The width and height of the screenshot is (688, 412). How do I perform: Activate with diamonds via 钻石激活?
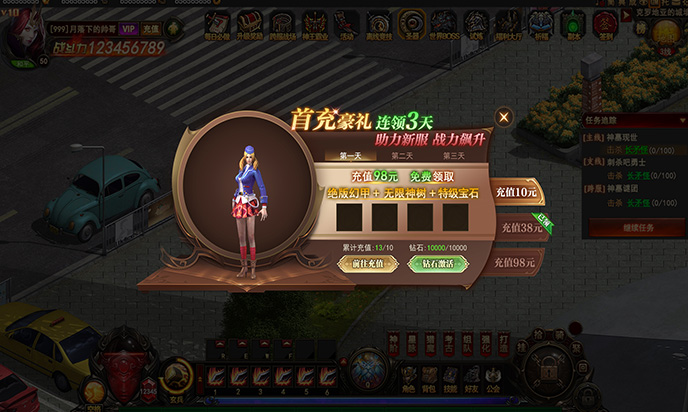pos(431,264)
